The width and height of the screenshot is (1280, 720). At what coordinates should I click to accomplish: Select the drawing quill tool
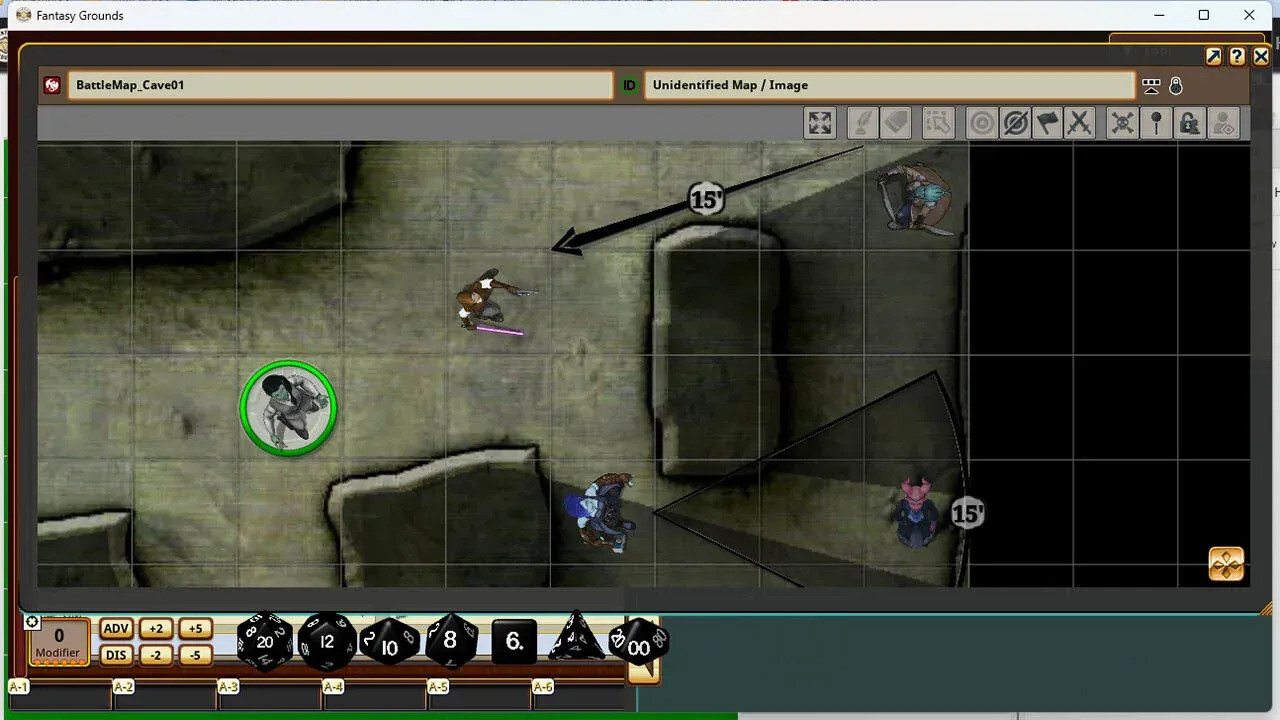(862, 122)
